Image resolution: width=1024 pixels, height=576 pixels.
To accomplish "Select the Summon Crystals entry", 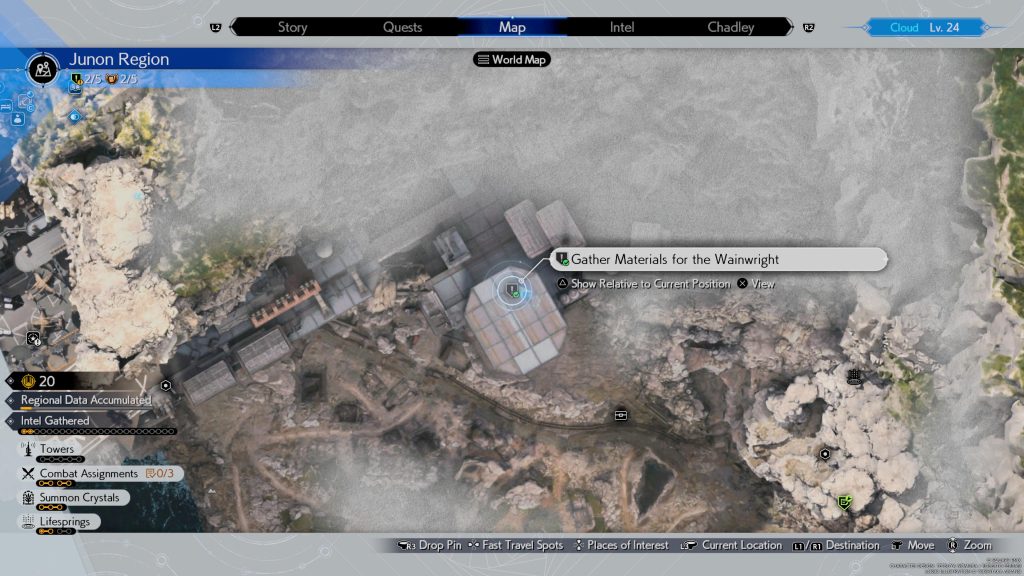I will click(79, 497).
